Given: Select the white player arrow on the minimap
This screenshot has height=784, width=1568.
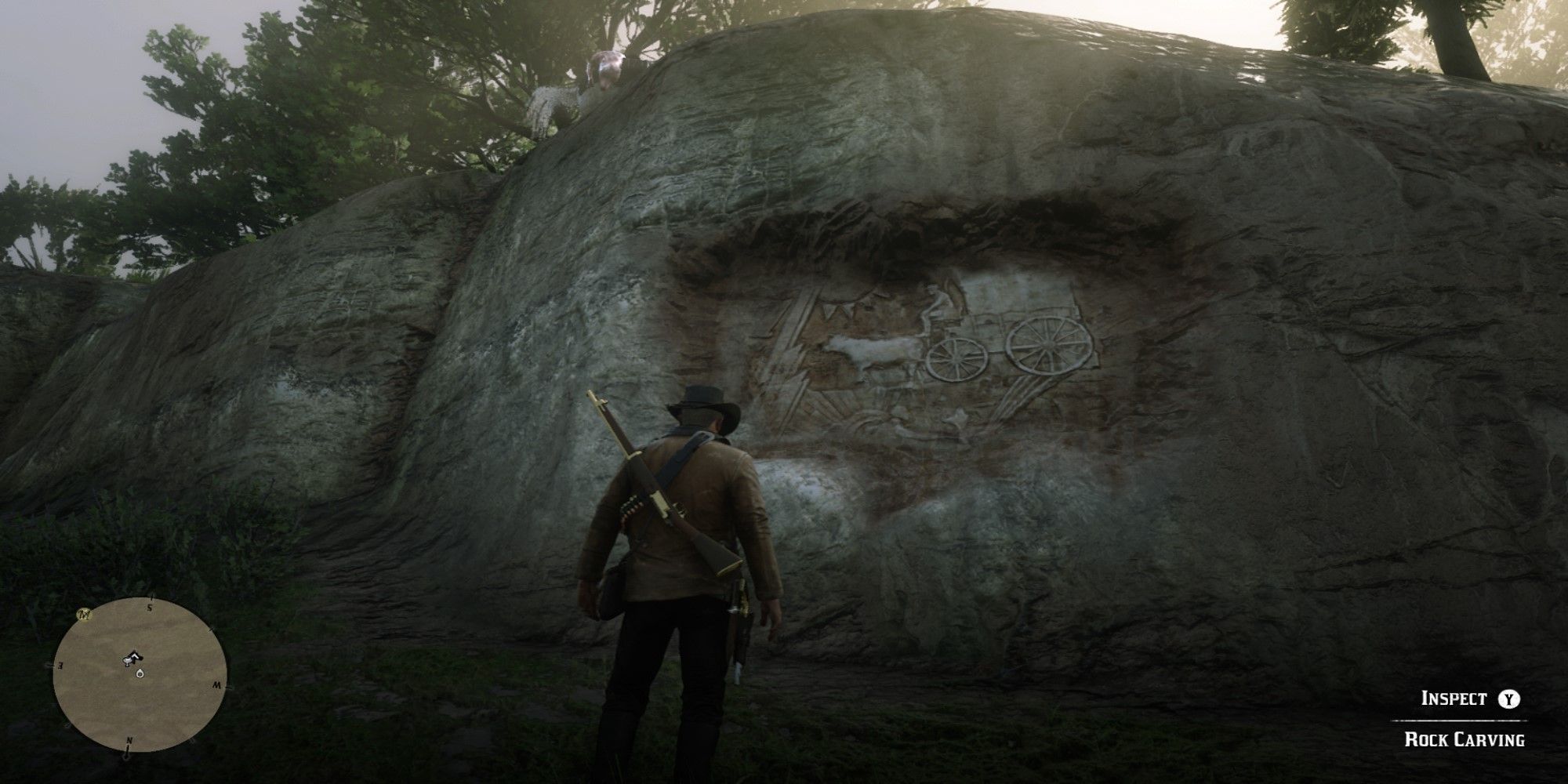Looking at the screenshot, I should pyautogui.click(x=133, y=657).
